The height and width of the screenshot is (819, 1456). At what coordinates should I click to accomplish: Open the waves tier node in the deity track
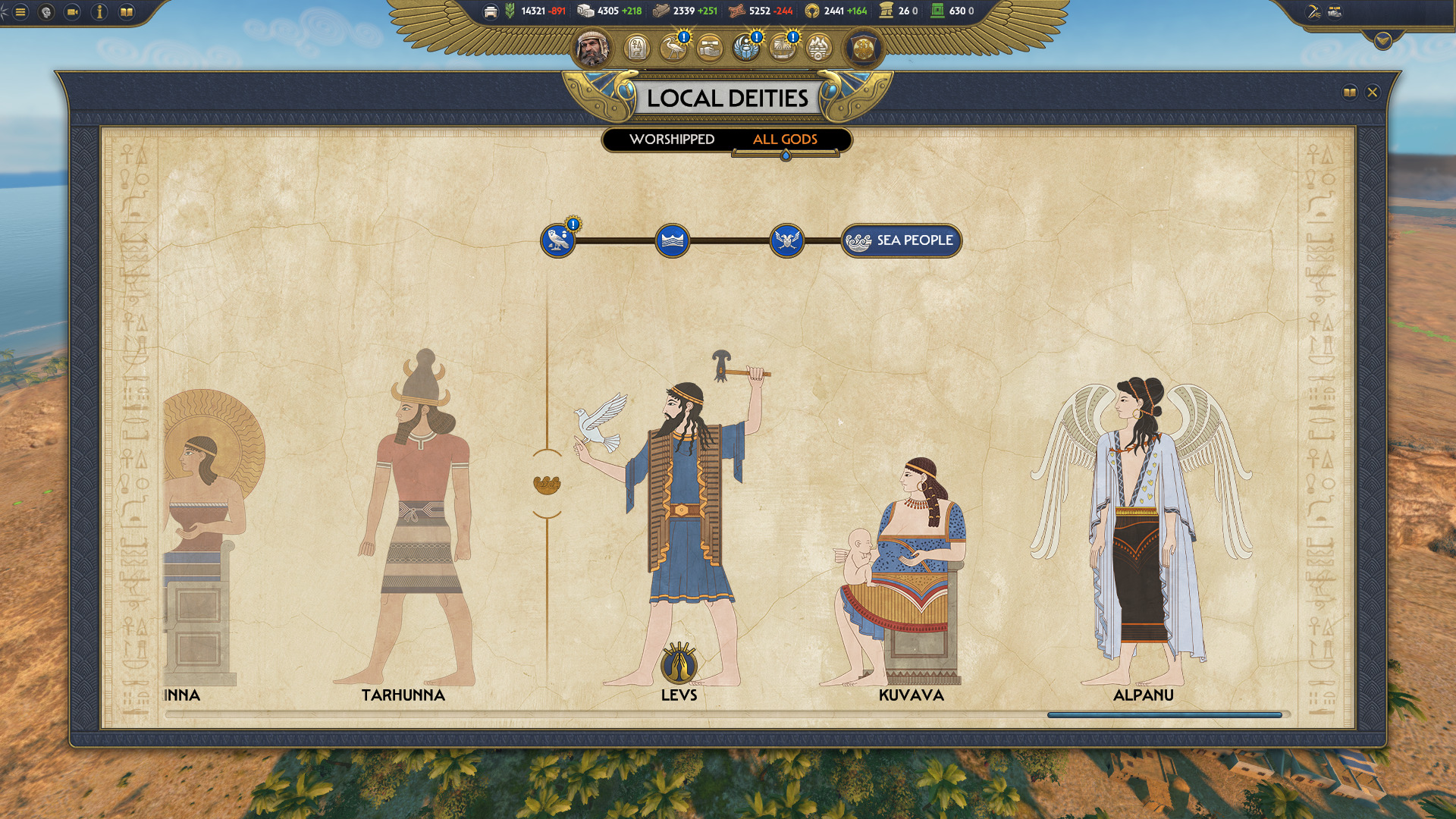click(x=673, y=239)
